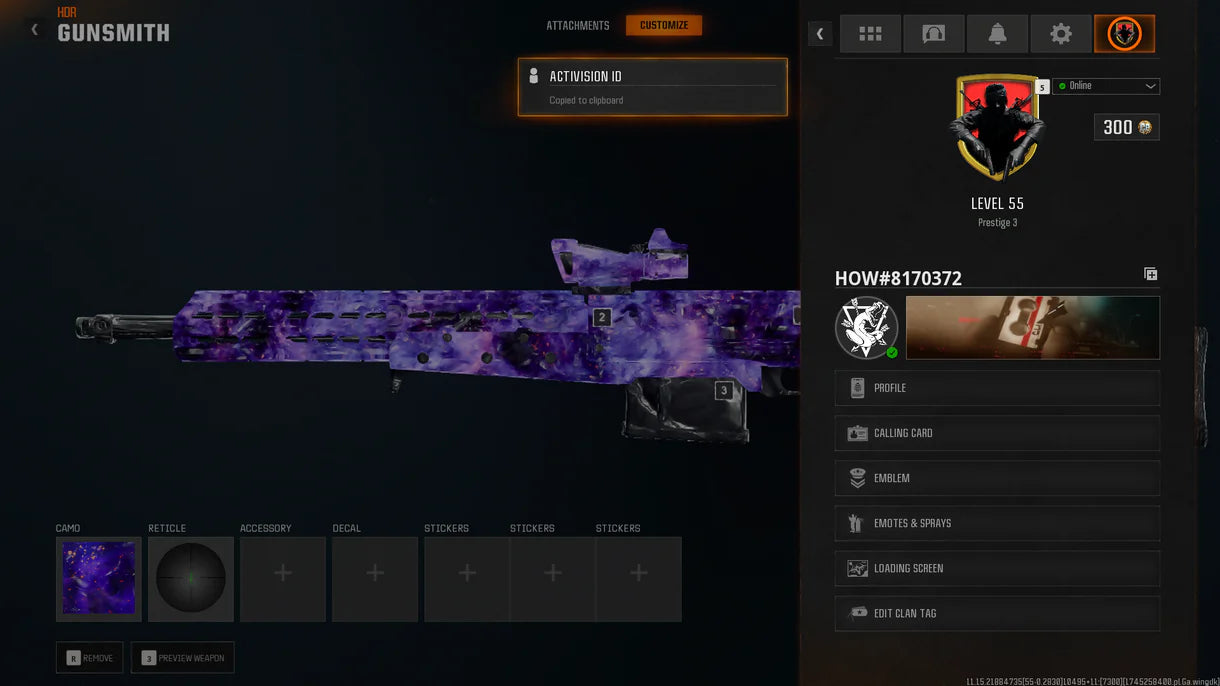Open the Calling Card option
Screen dimensions: 1220x686
(997, 433)
